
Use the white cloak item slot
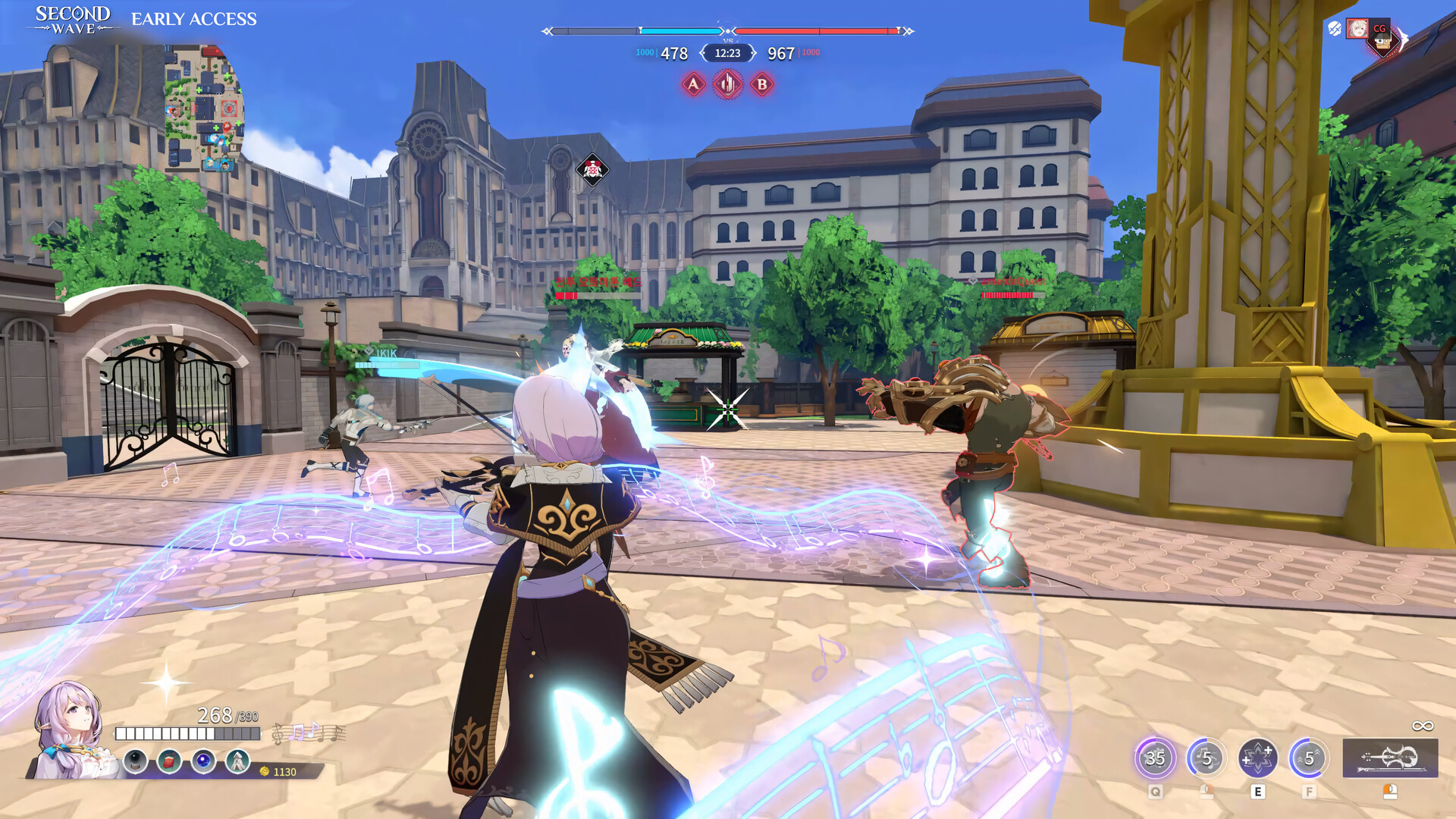236,761
